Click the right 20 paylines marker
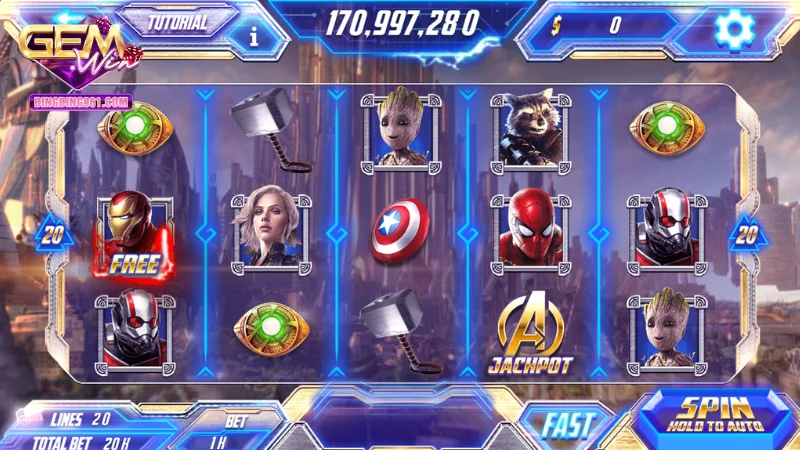 click(746, 235)
